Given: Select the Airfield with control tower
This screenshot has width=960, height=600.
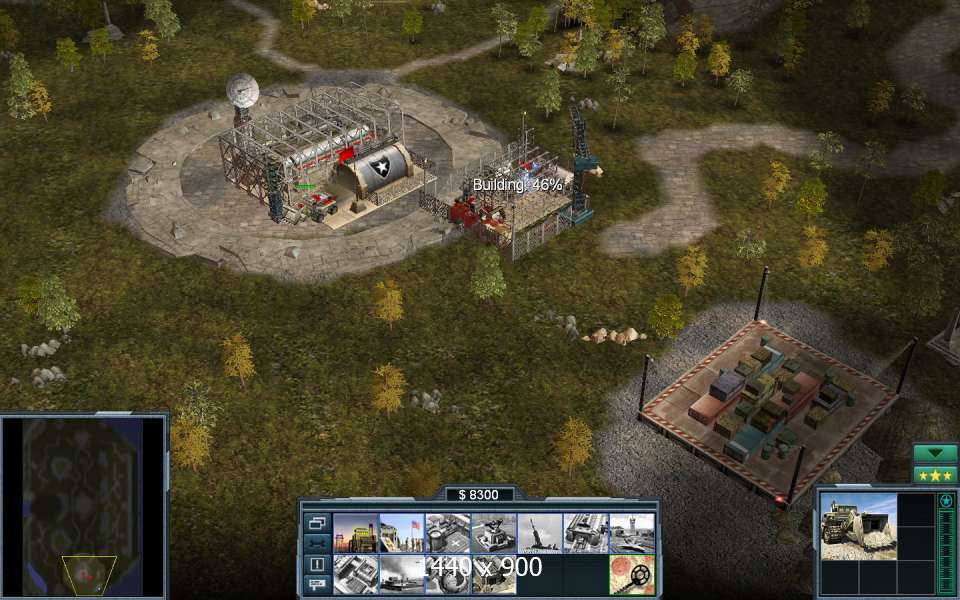Looking at the screenshot, I should coord(631,533).
